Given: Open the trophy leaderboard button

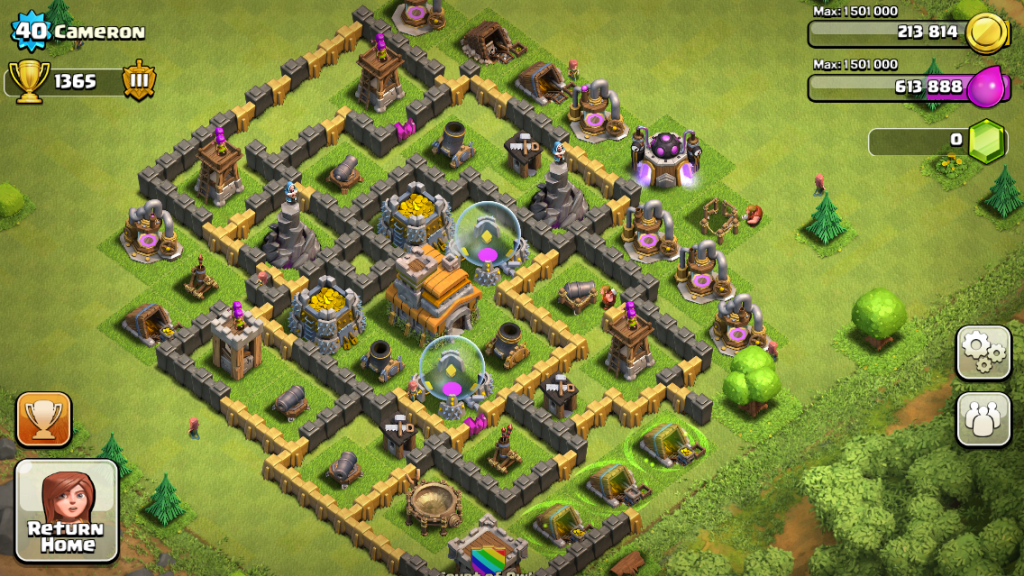Looking at the screenshot, I should pyautogui.click(x=44, y=419).
